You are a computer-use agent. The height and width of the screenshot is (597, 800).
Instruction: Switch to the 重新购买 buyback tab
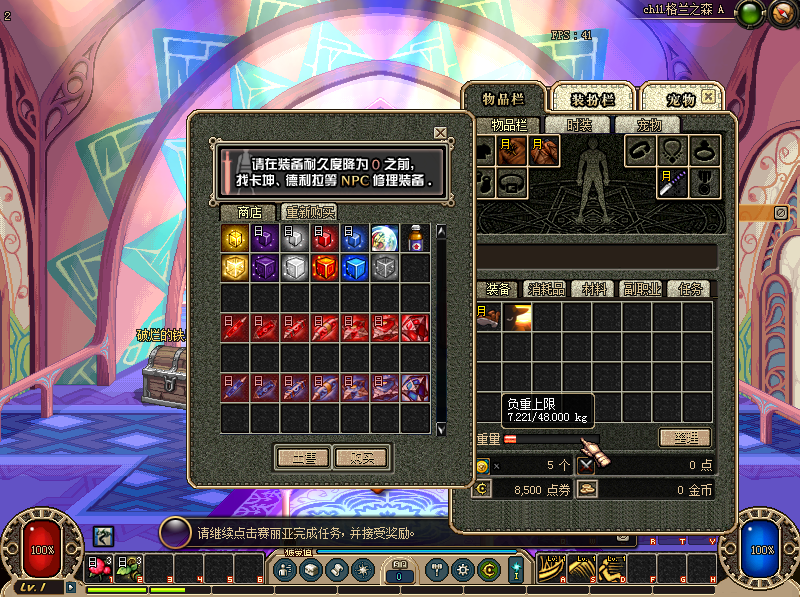pyautogui.click(x=309, y=212)
